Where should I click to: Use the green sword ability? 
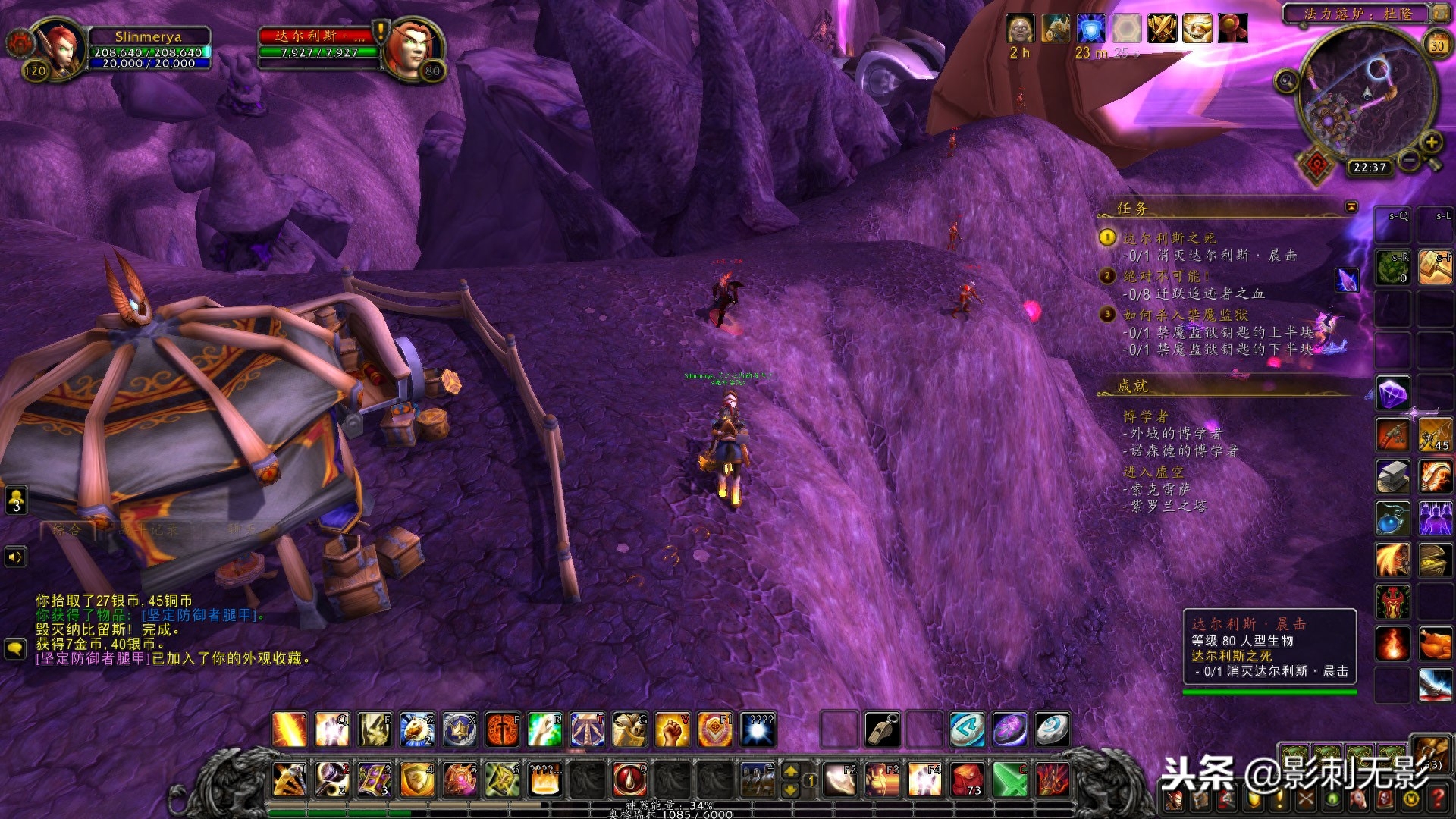pos(1010,780)
